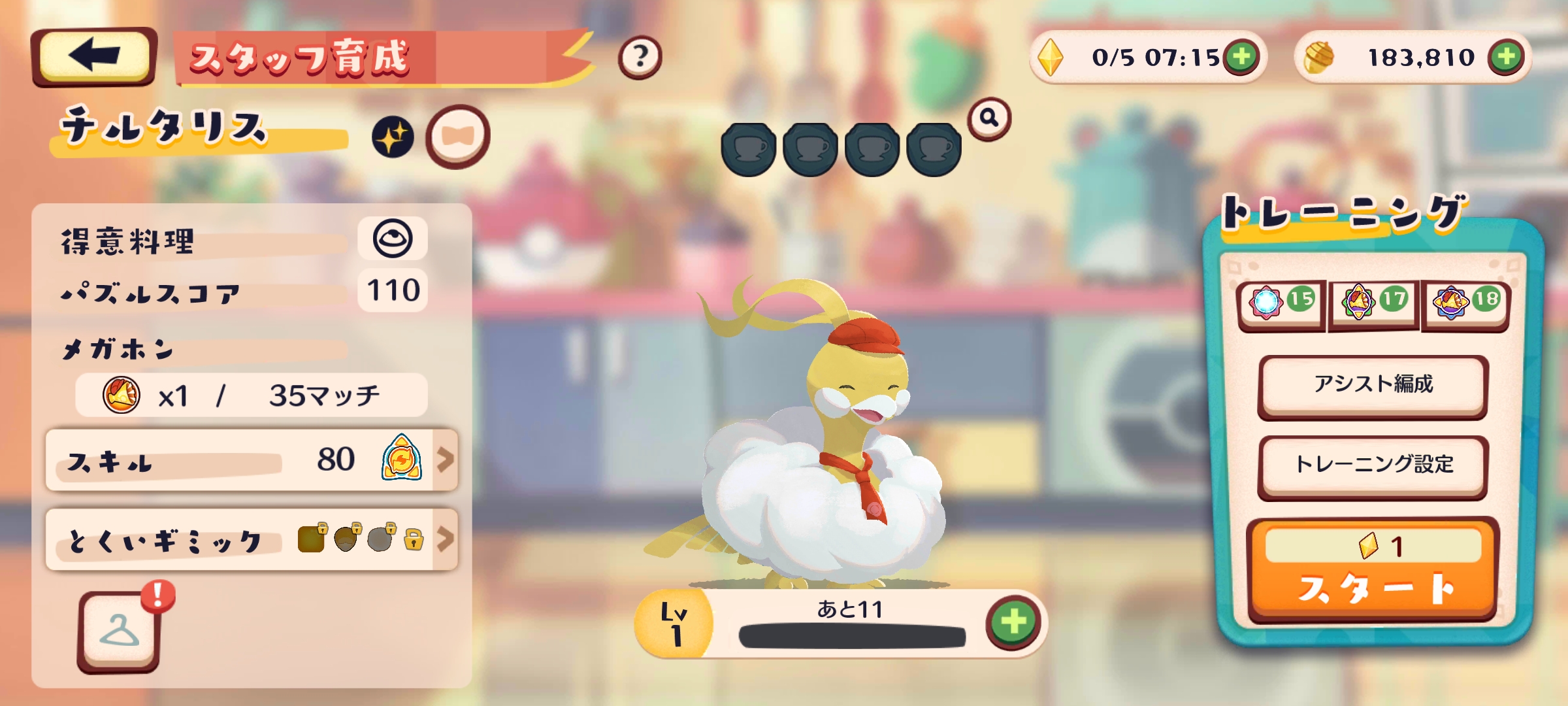The image size is (1568, 706).
Task: Add level experience with the green plus
Action: (1013, 622)
